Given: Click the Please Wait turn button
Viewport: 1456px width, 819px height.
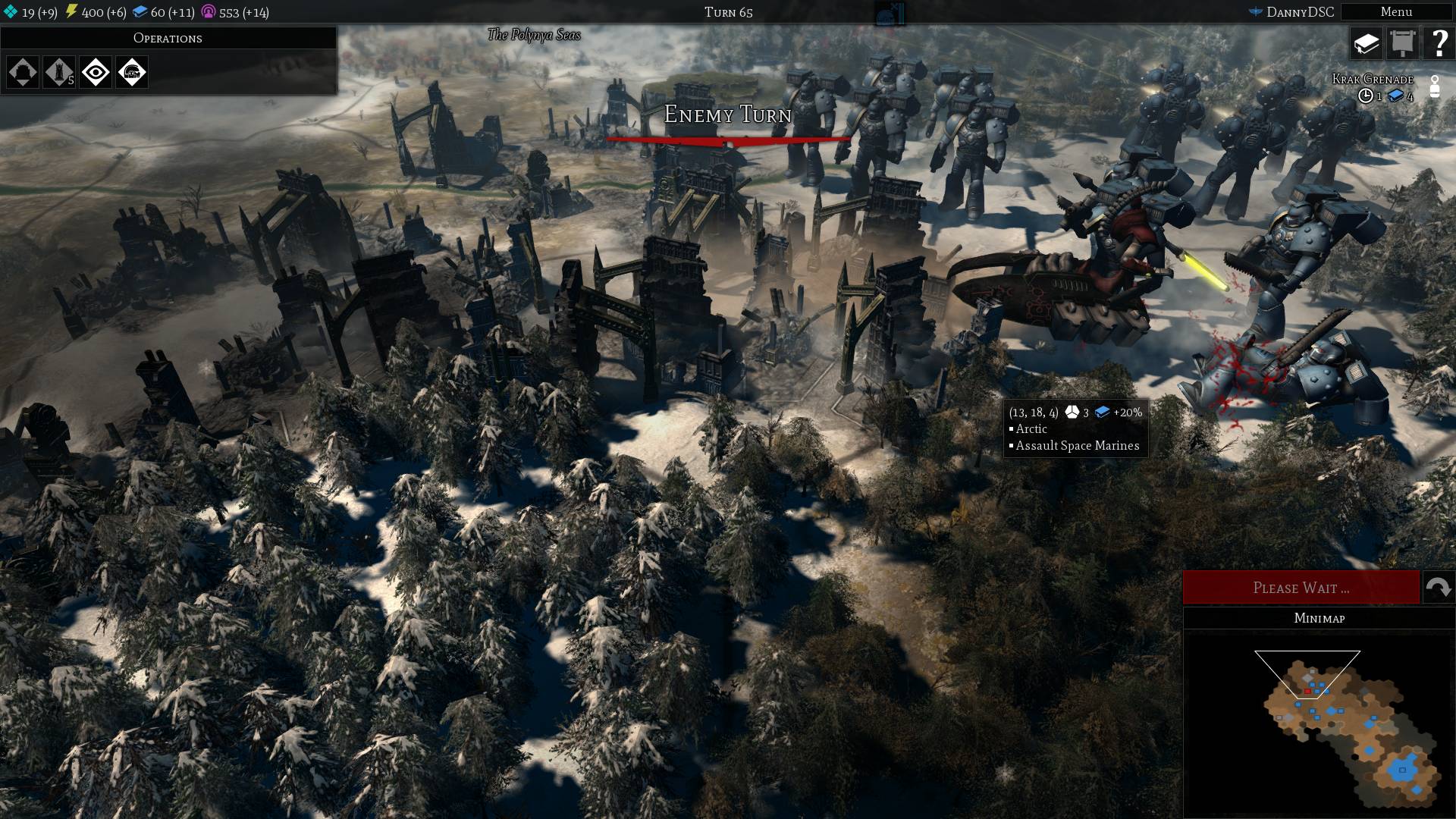Looking at the screenshot, I should point(1301,588).
